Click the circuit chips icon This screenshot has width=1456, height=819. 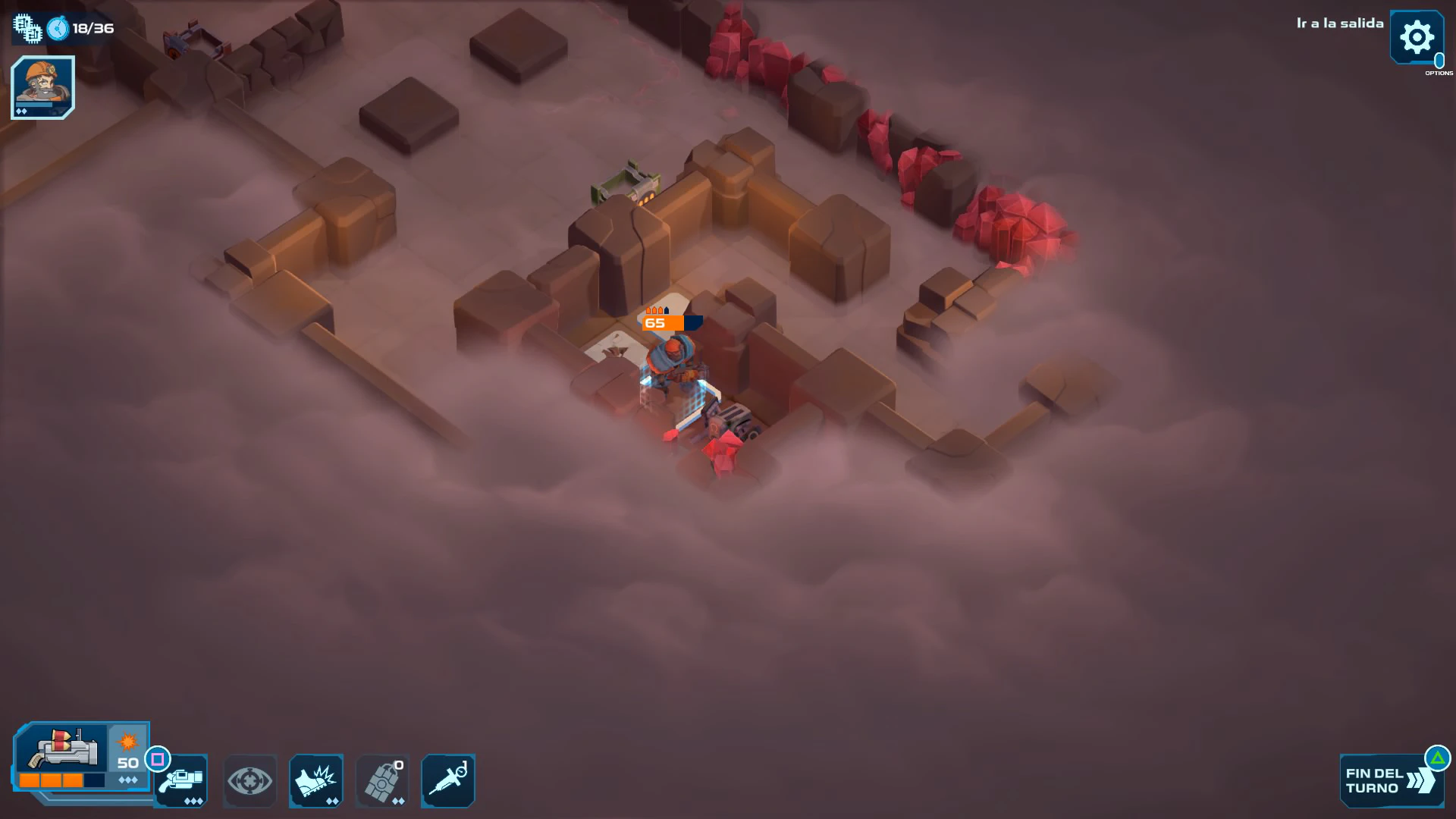(x=27, y=28)
